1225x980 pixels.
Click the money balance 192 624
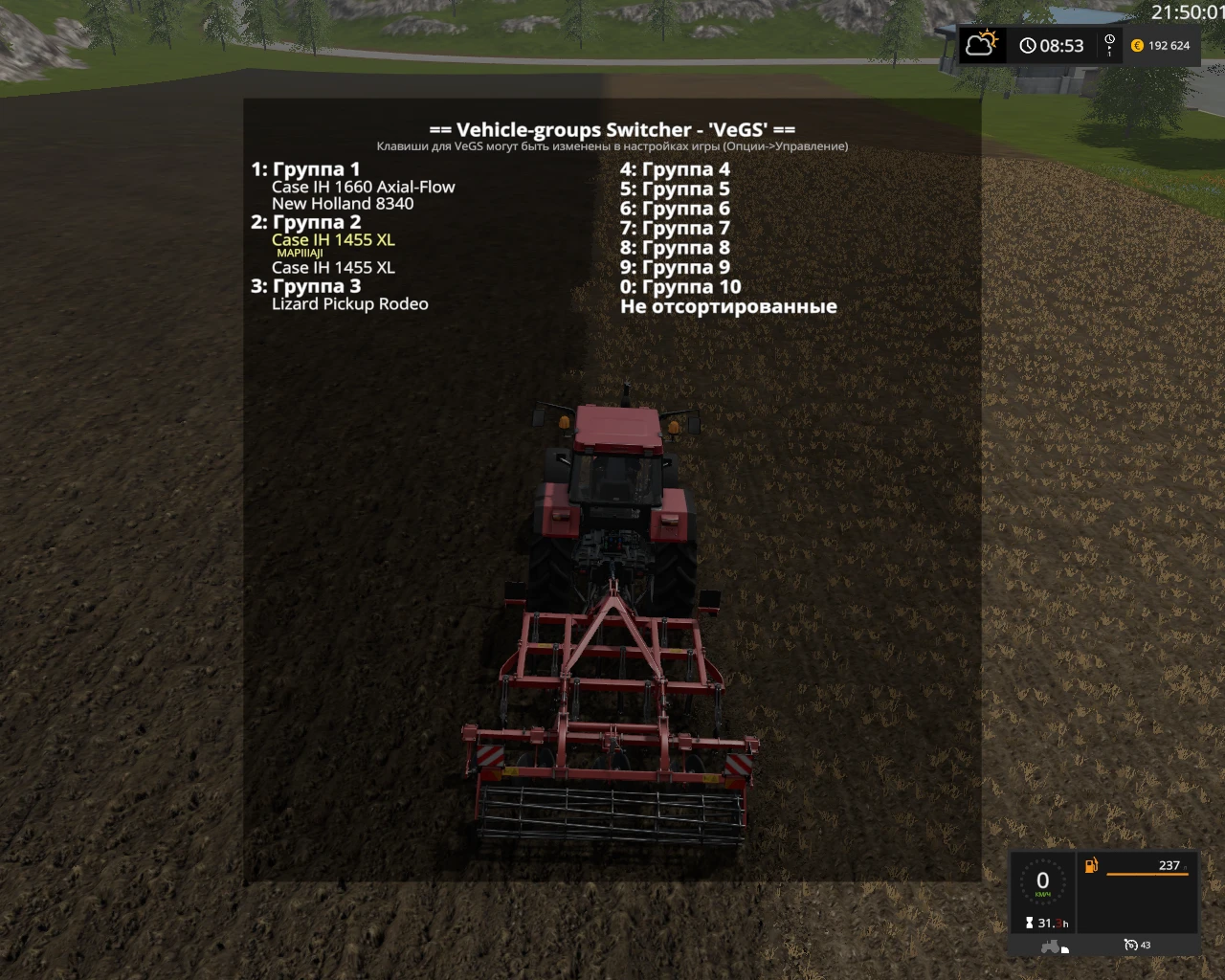pos(1166,45)
